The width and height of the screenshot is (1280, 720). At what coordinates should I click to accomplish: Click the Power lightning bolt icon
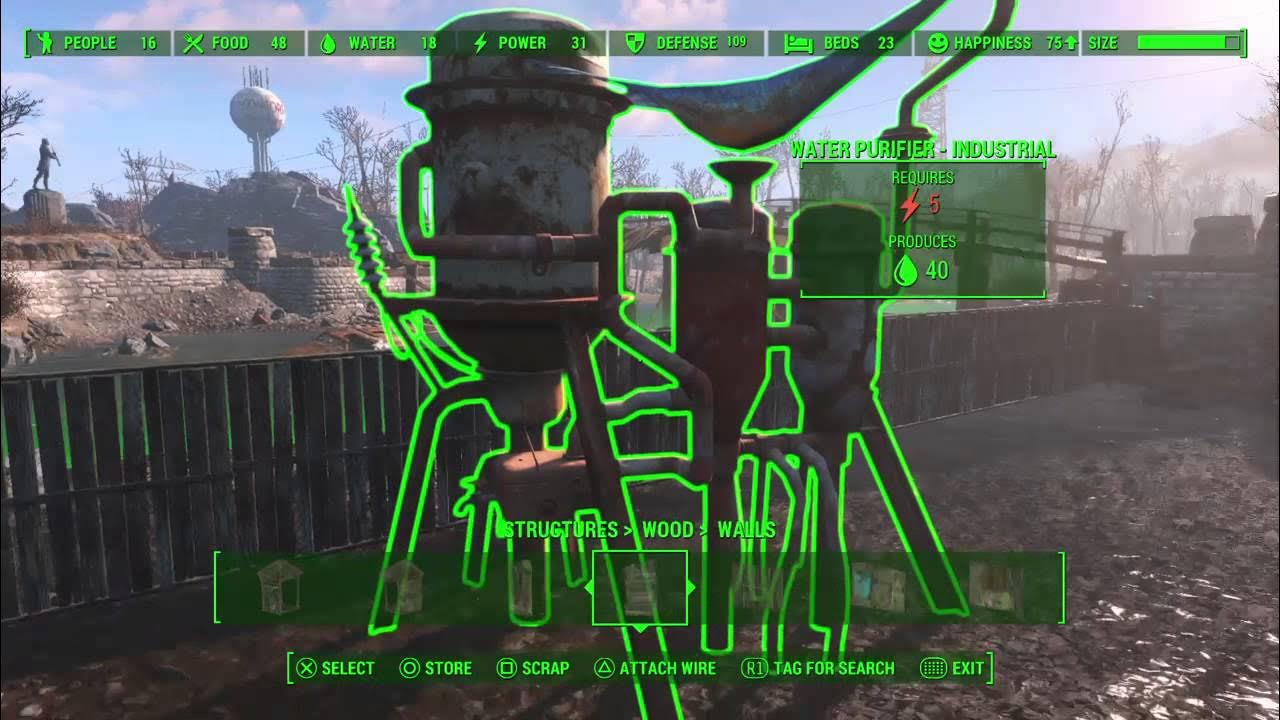(479, 43)
